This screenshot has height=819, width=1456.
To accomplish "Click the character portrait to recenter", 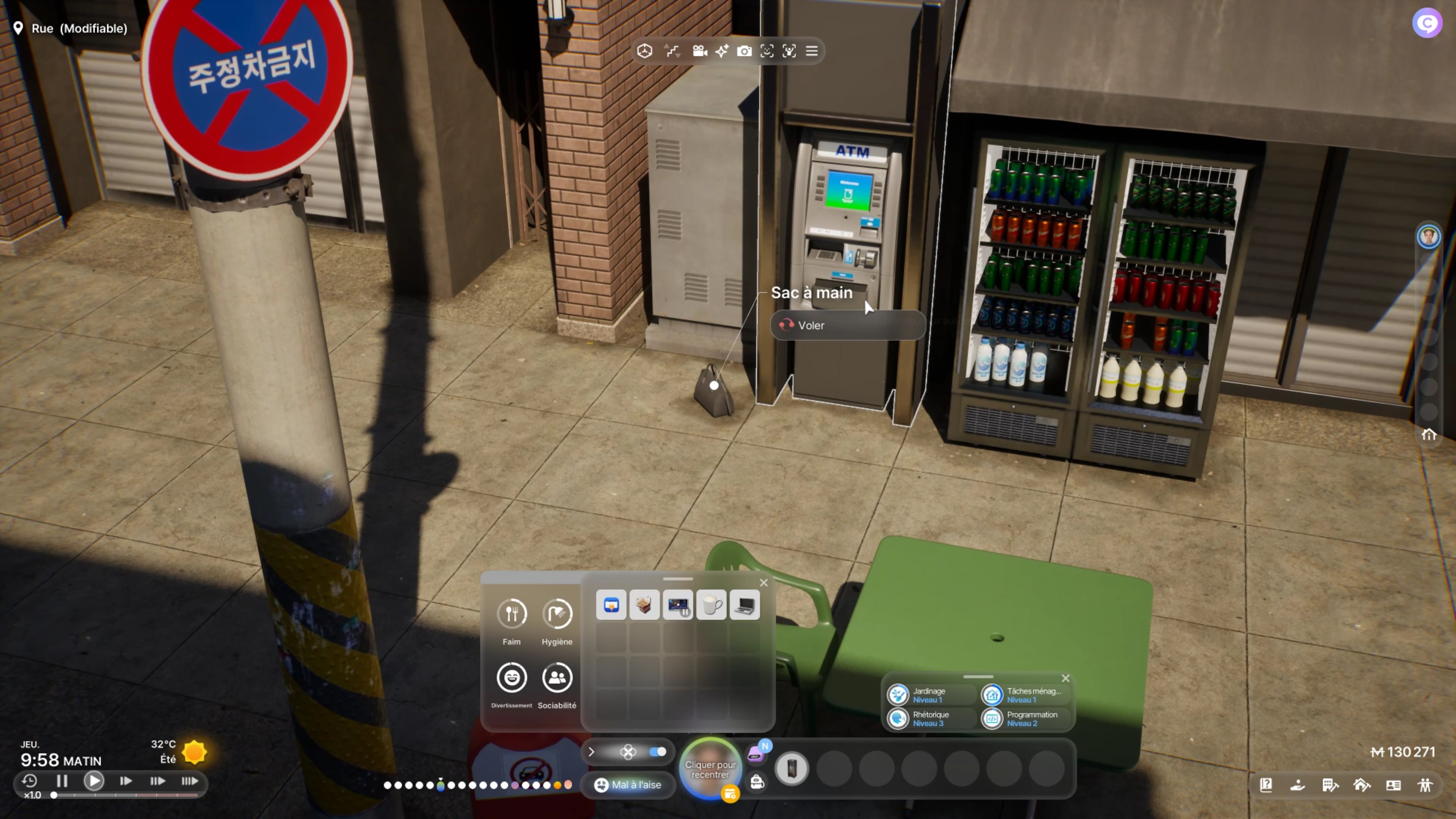I will [710, 769].
